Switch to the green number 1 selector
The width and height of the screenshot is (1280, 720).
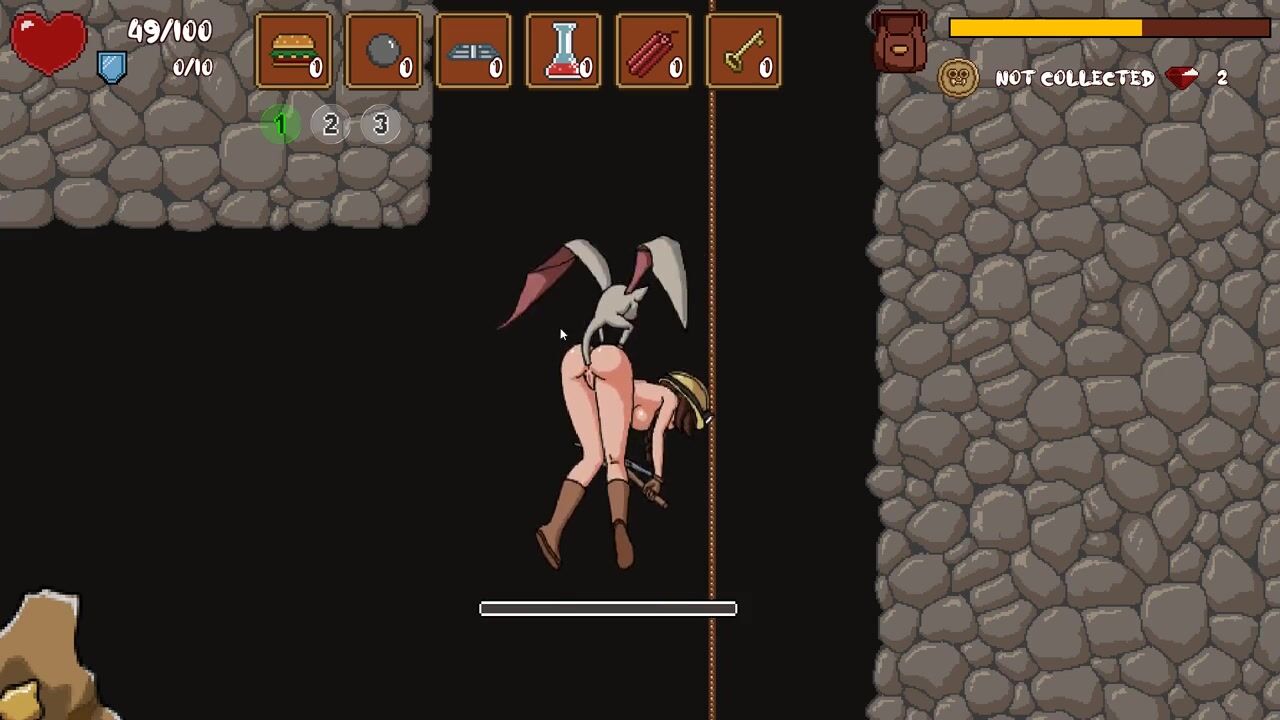point(281,124)
